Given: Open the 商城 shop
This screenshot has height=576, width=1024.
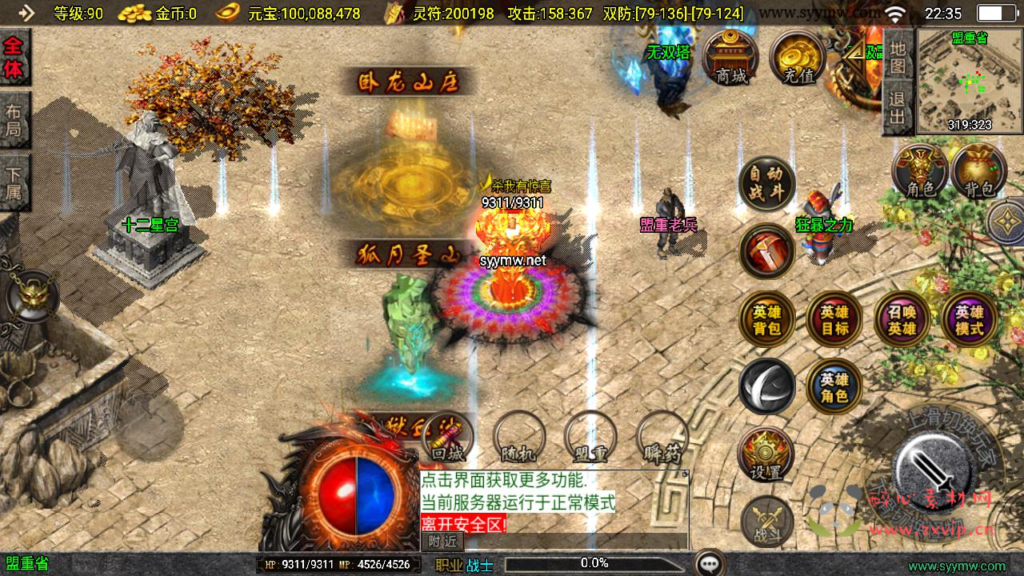Looking at the screenshot, I should pos(729,56).
